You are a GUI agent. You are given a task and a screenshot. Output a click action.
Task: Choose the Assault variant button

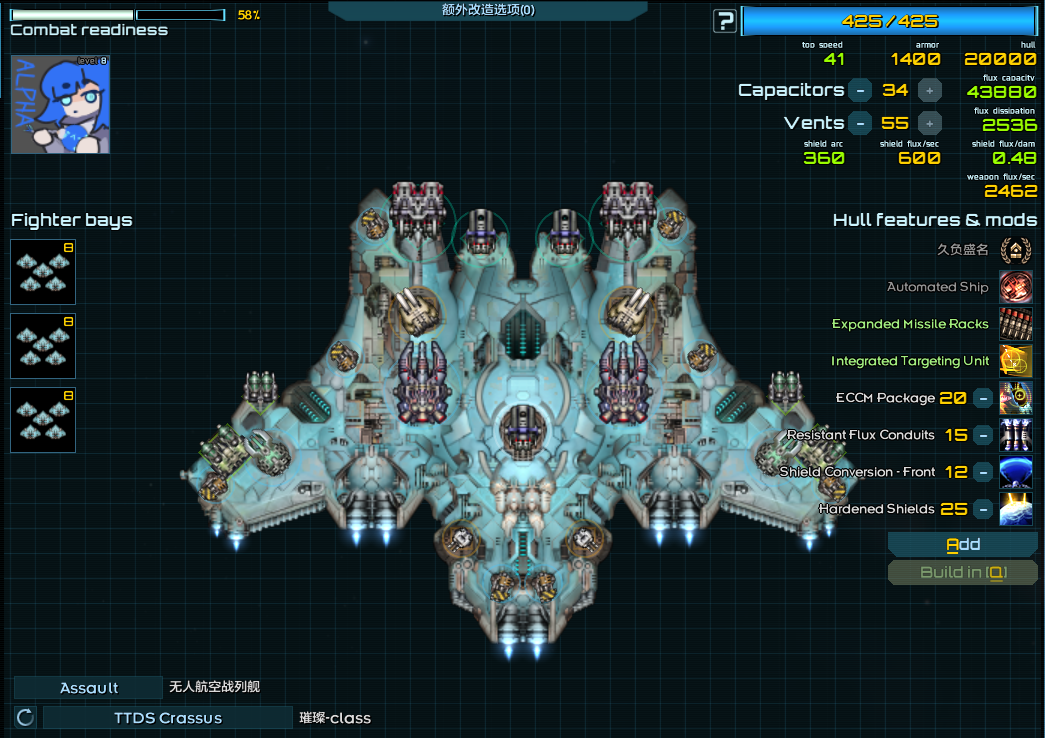(88, 688)
